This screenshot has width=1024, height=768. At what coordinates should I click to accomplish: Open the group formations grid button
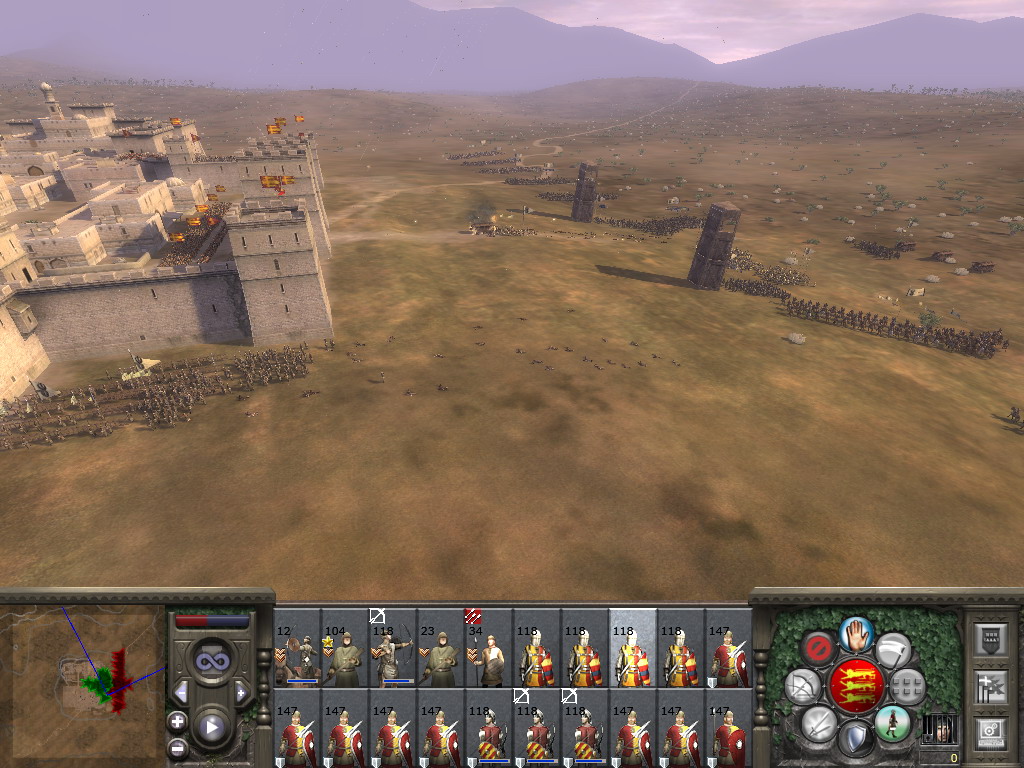pos(907,686)
